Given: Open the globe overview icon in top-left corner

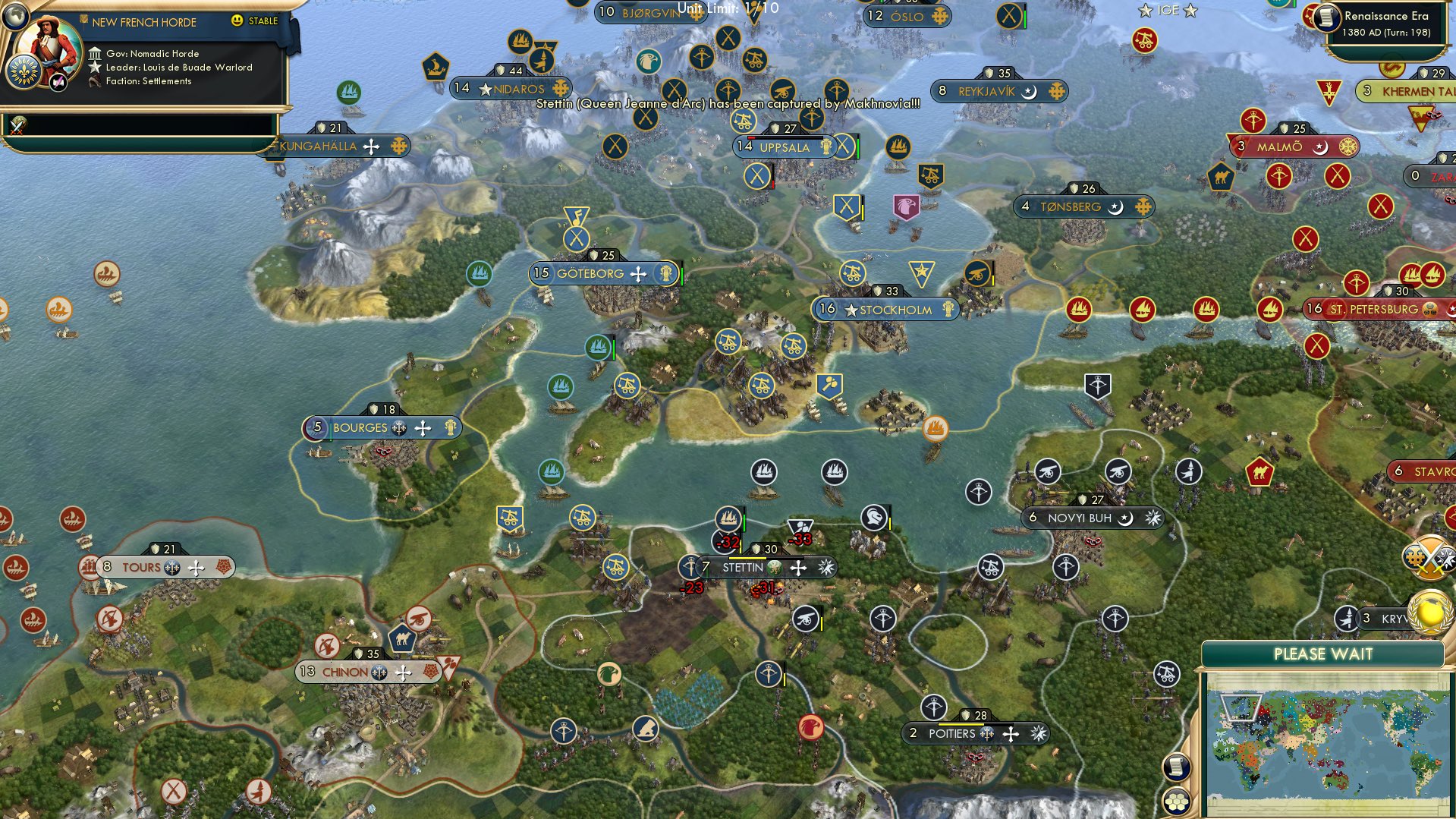Looking at the screenshot, I should [14, 17].
